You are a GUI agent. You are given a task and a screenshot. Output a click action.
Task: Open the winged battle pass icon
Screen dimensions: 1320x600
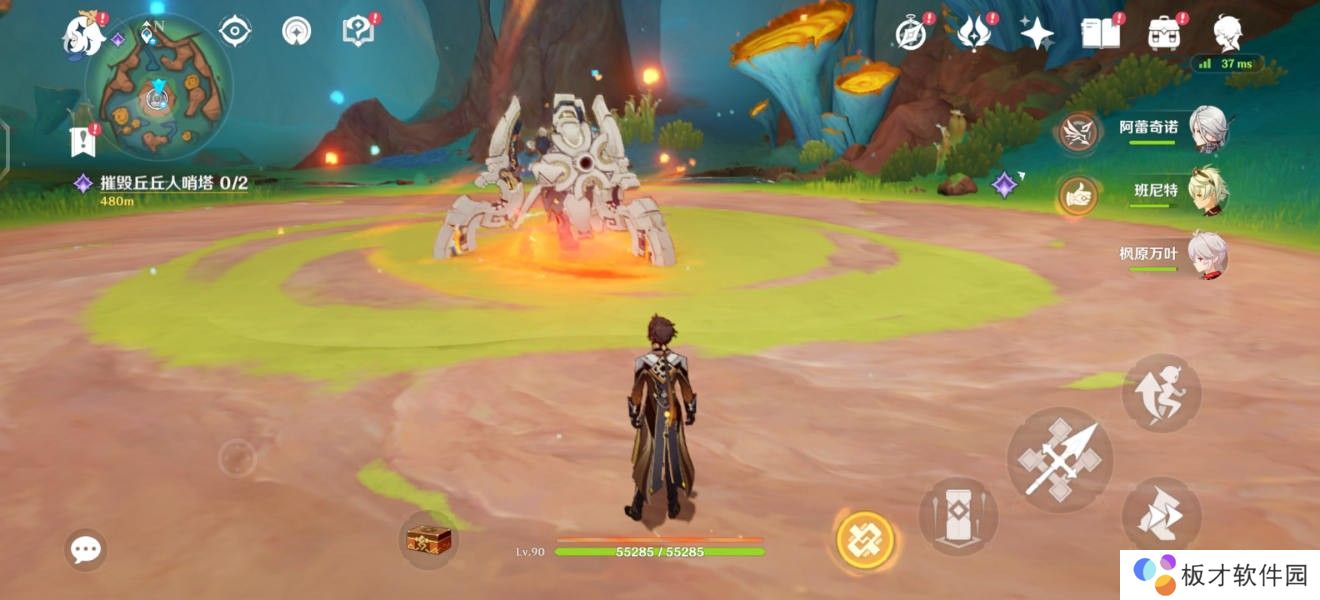973,34
